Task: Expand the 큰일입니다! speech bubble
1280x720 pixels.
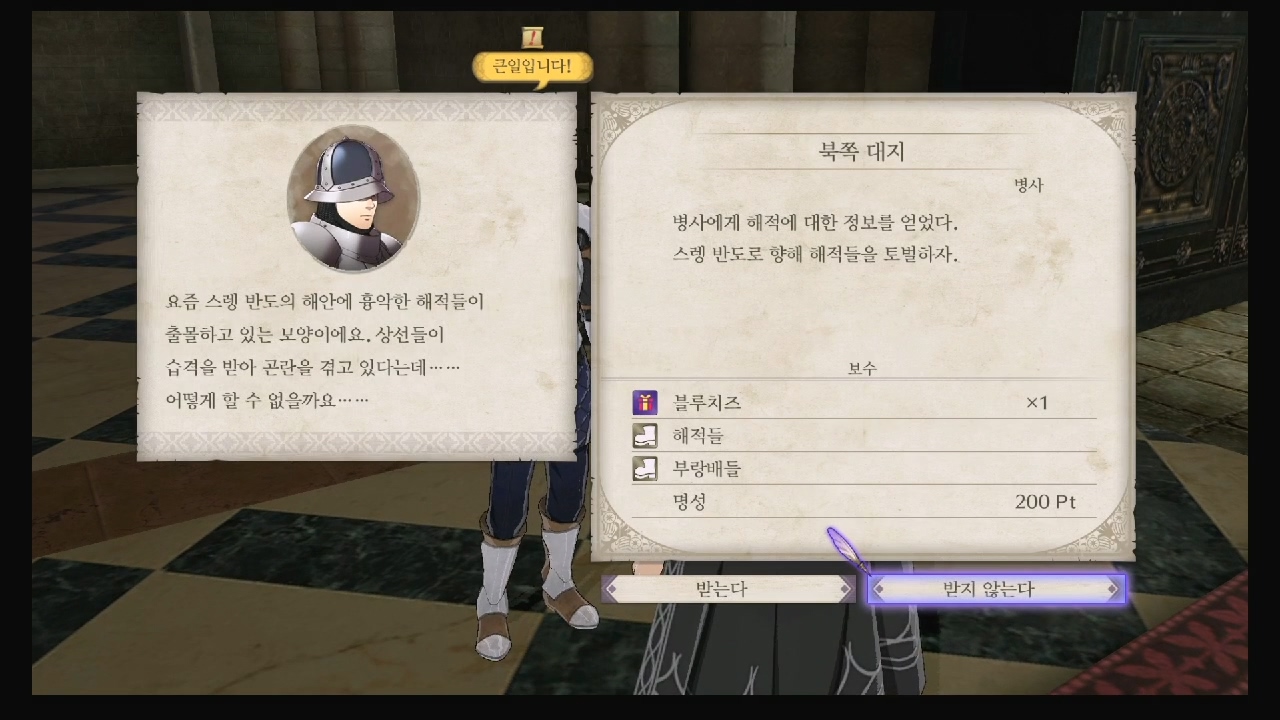Action: [x=531, y=68]
